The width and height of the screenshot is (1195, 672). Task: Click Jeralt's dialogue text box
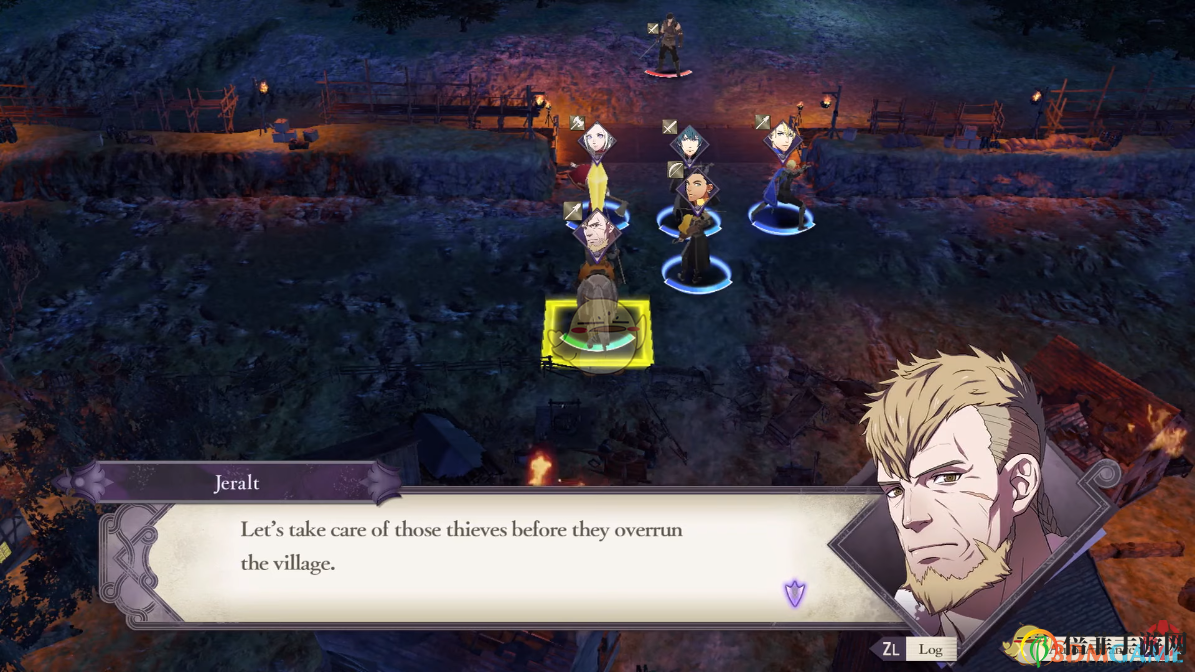[x=480, y=555]
